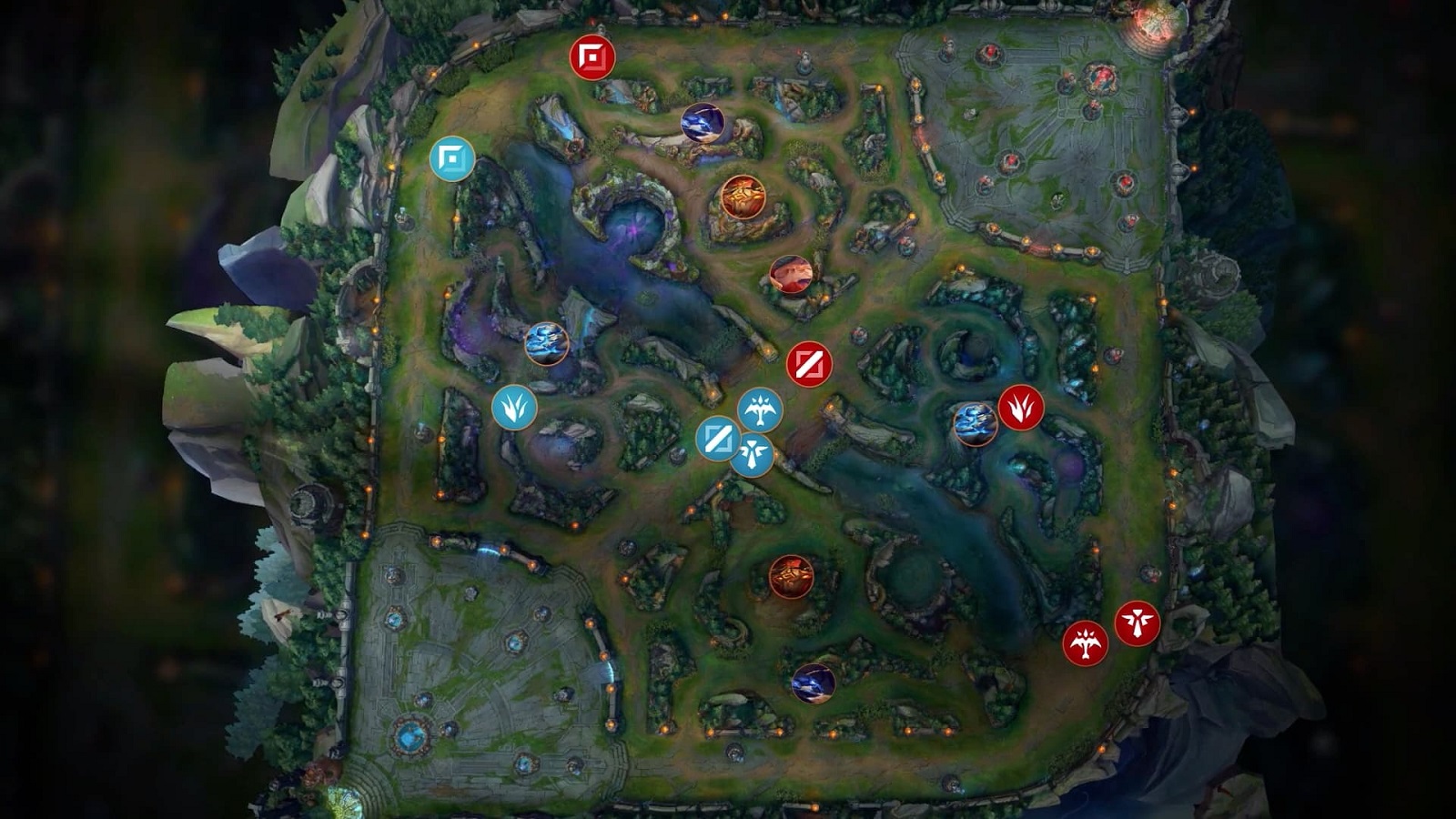Select the red team top lane marker
1456x819 pixels.
pos(592,58)
